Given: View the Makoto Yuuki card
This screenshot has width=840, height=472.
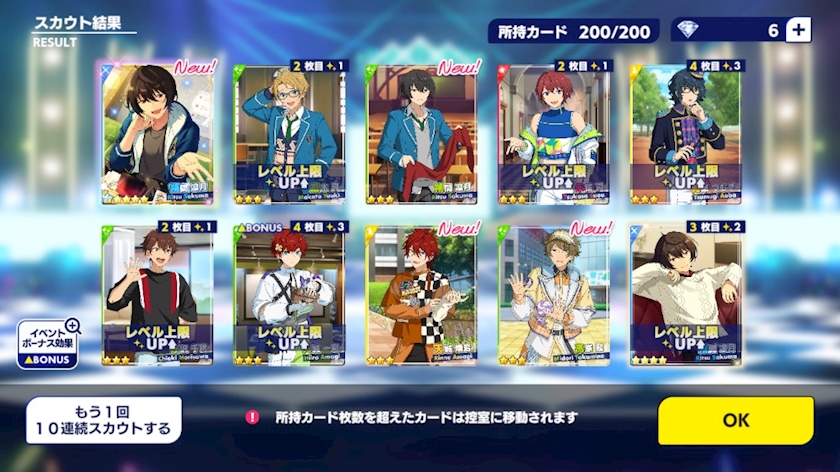Looking at the screenshot, I should click(289, 133).
